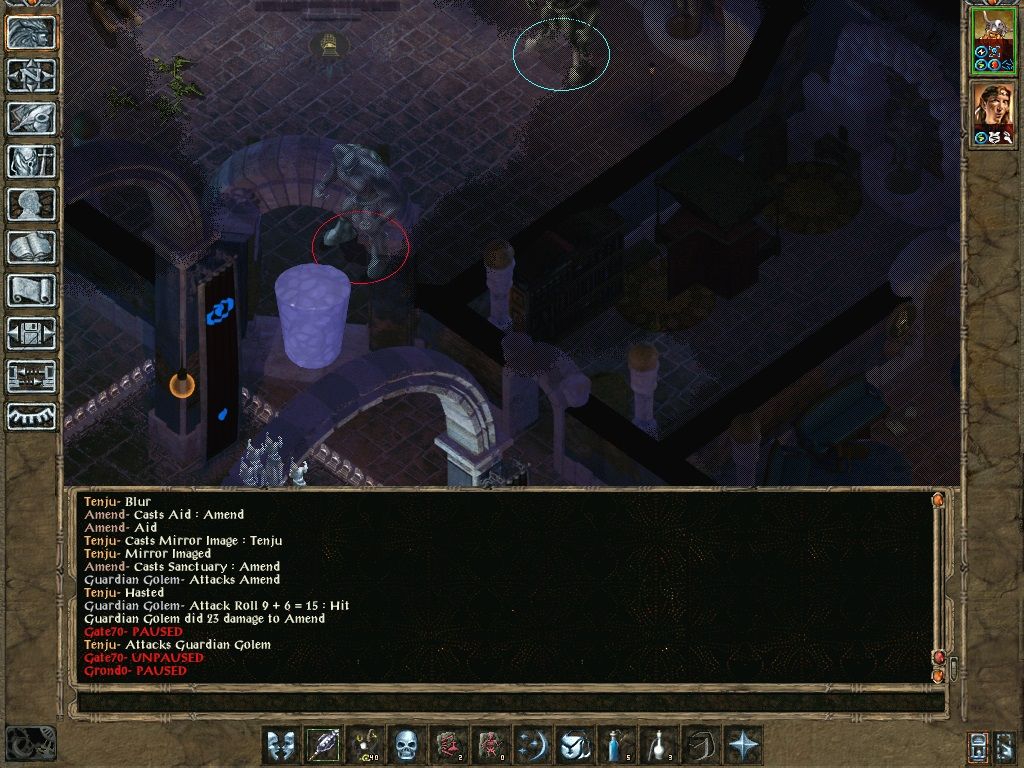Image resolution: width=1024 pixels, height=768 pixels.
Task: Open the priest scroll spell screen
Action: click(x=31, y=289)
